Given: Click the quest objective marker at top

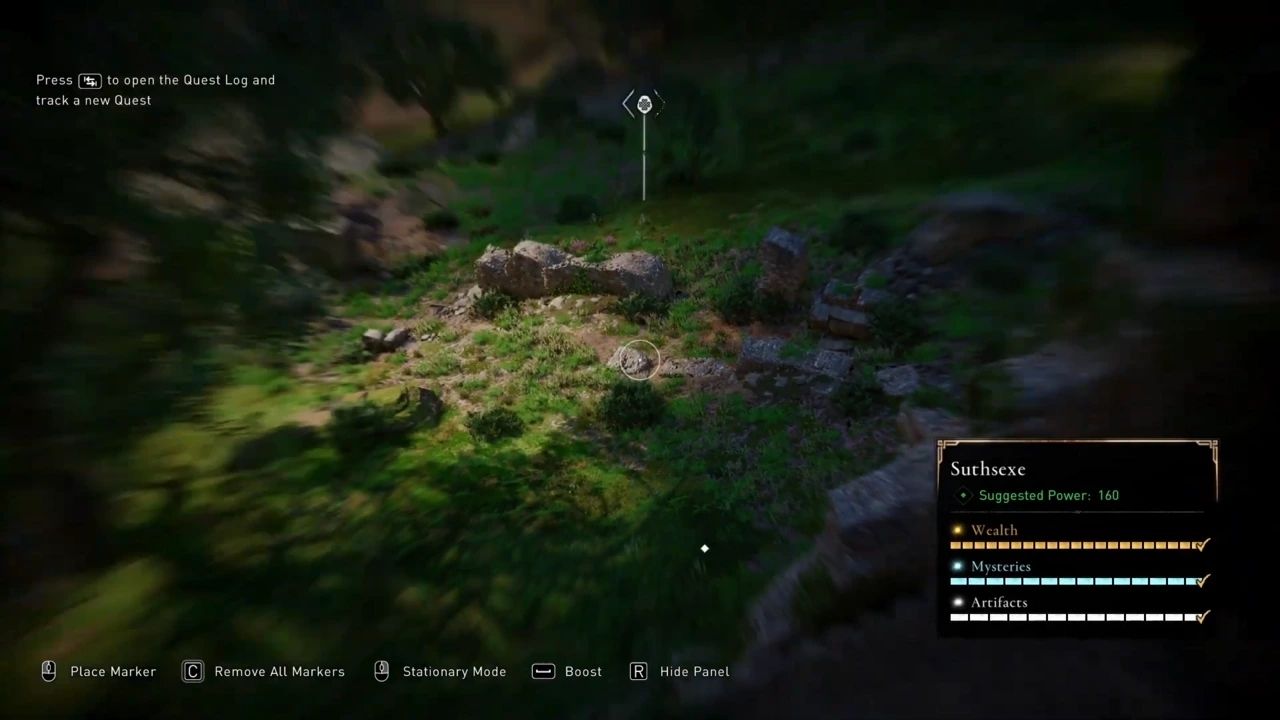Looking at the screenshot, I should coord(644,103).
